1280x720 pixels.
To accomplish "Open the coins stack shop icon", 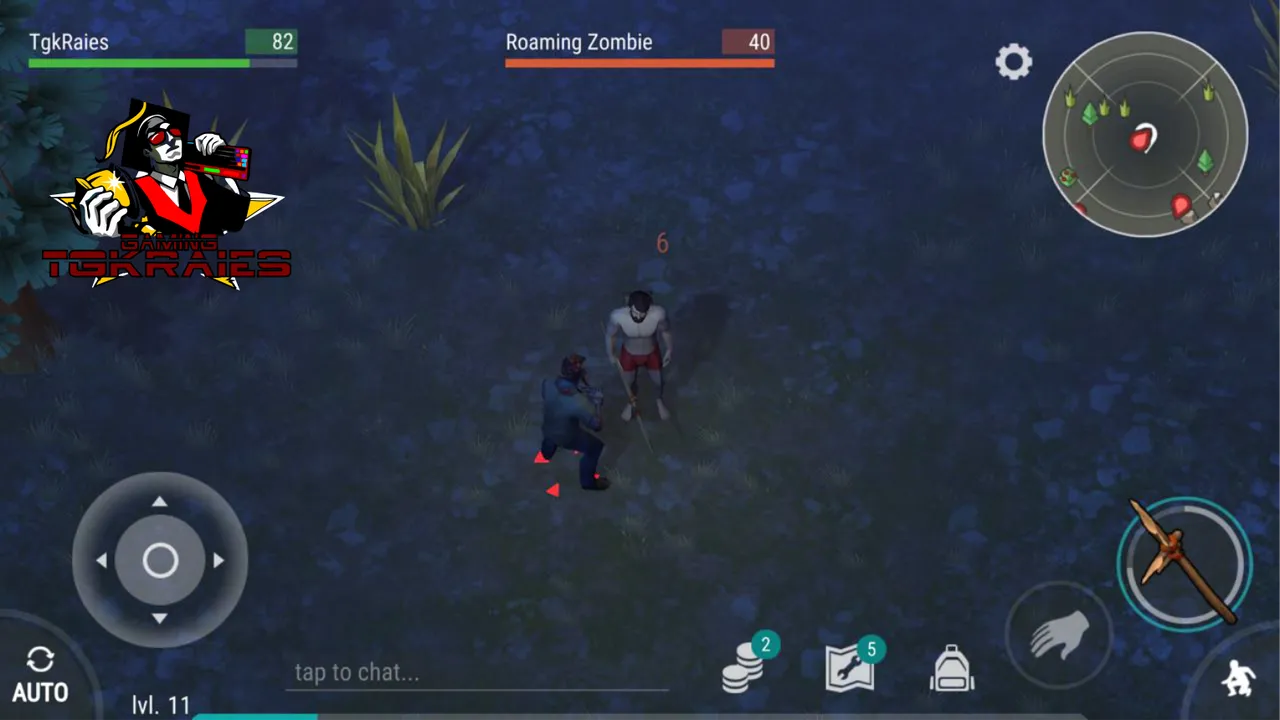I will coord(744,668).
